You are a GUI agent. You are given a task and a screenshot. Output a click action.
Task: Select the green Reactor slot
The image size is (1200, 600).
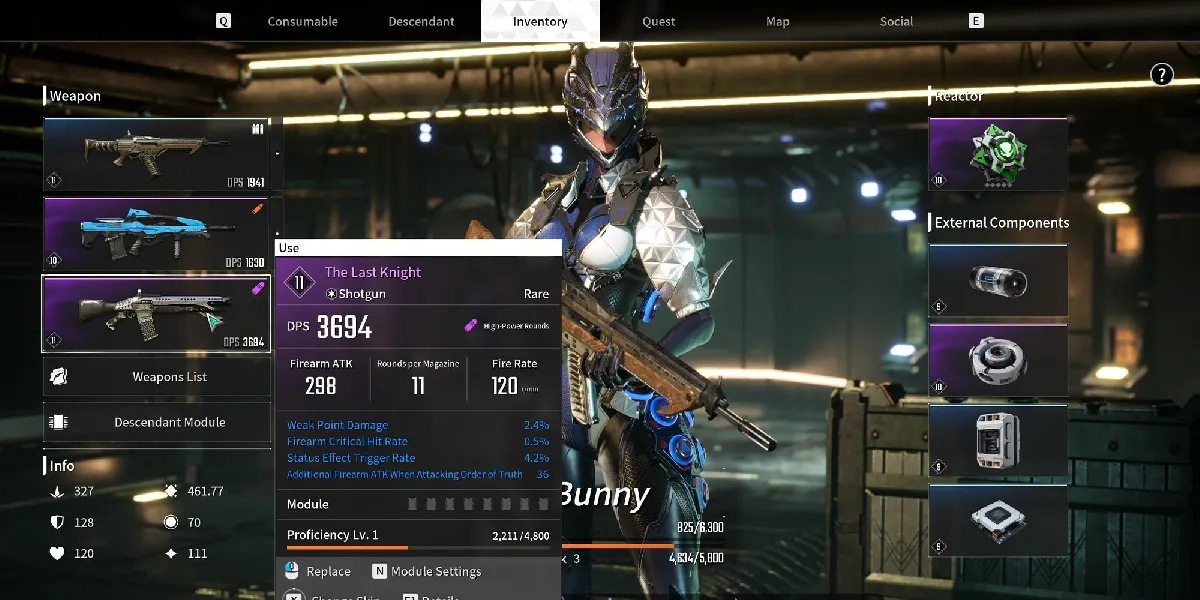[998, 154]
